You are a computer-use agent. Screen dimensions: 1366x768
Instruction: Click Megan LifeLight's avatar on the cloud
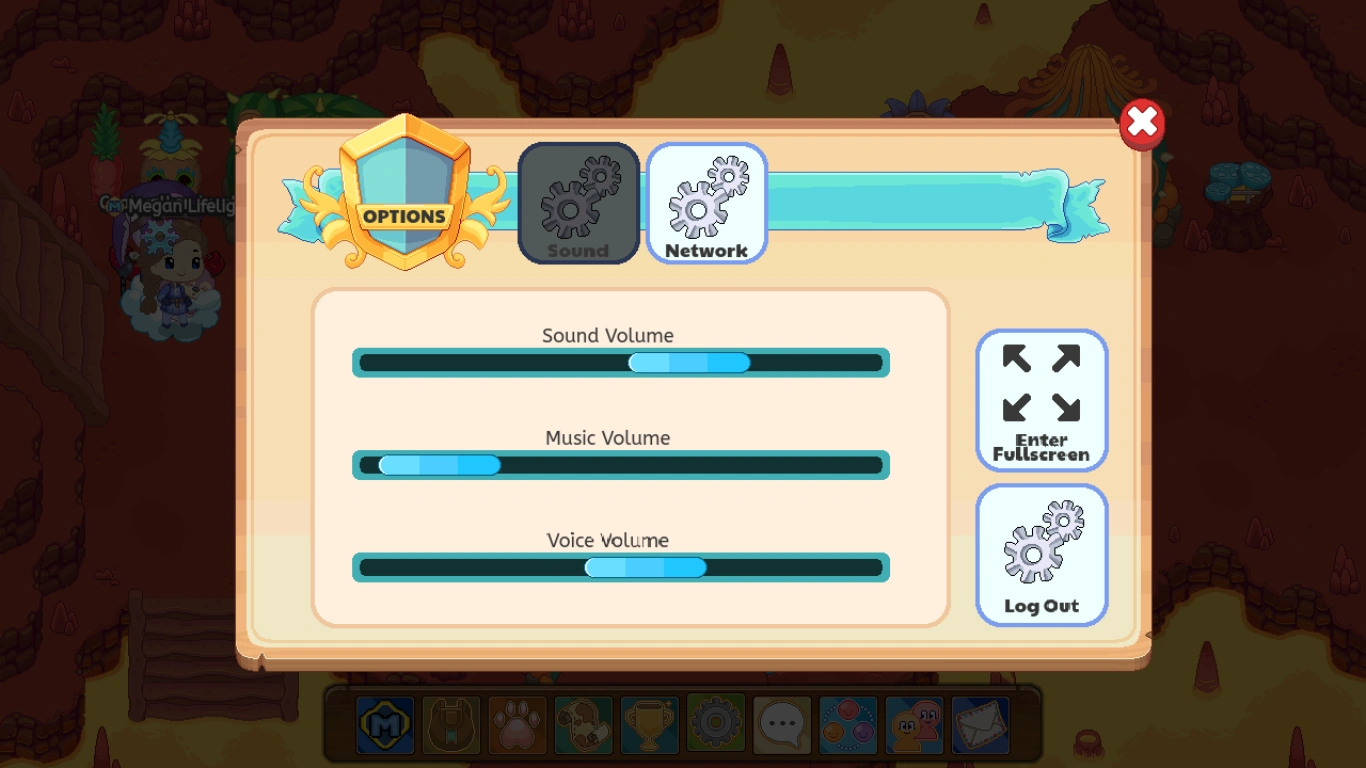pos(178,270)
